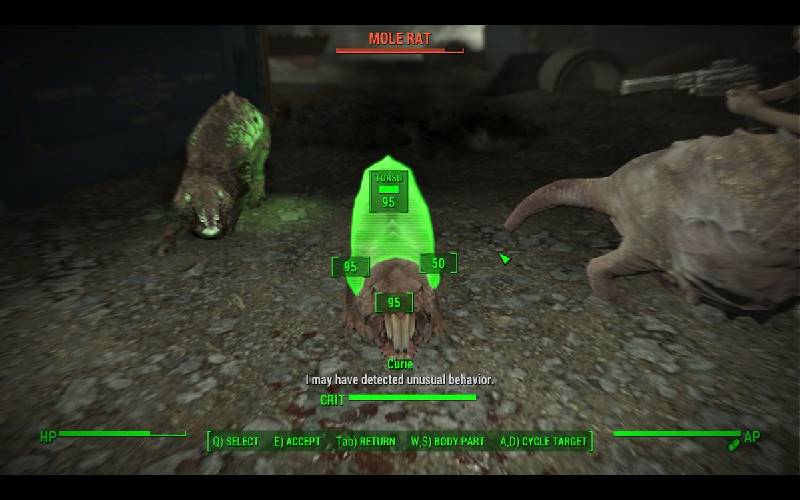Target the body part with 50 hit chance
The height and width of the screenshot is (500, 800).
(437, 263)
